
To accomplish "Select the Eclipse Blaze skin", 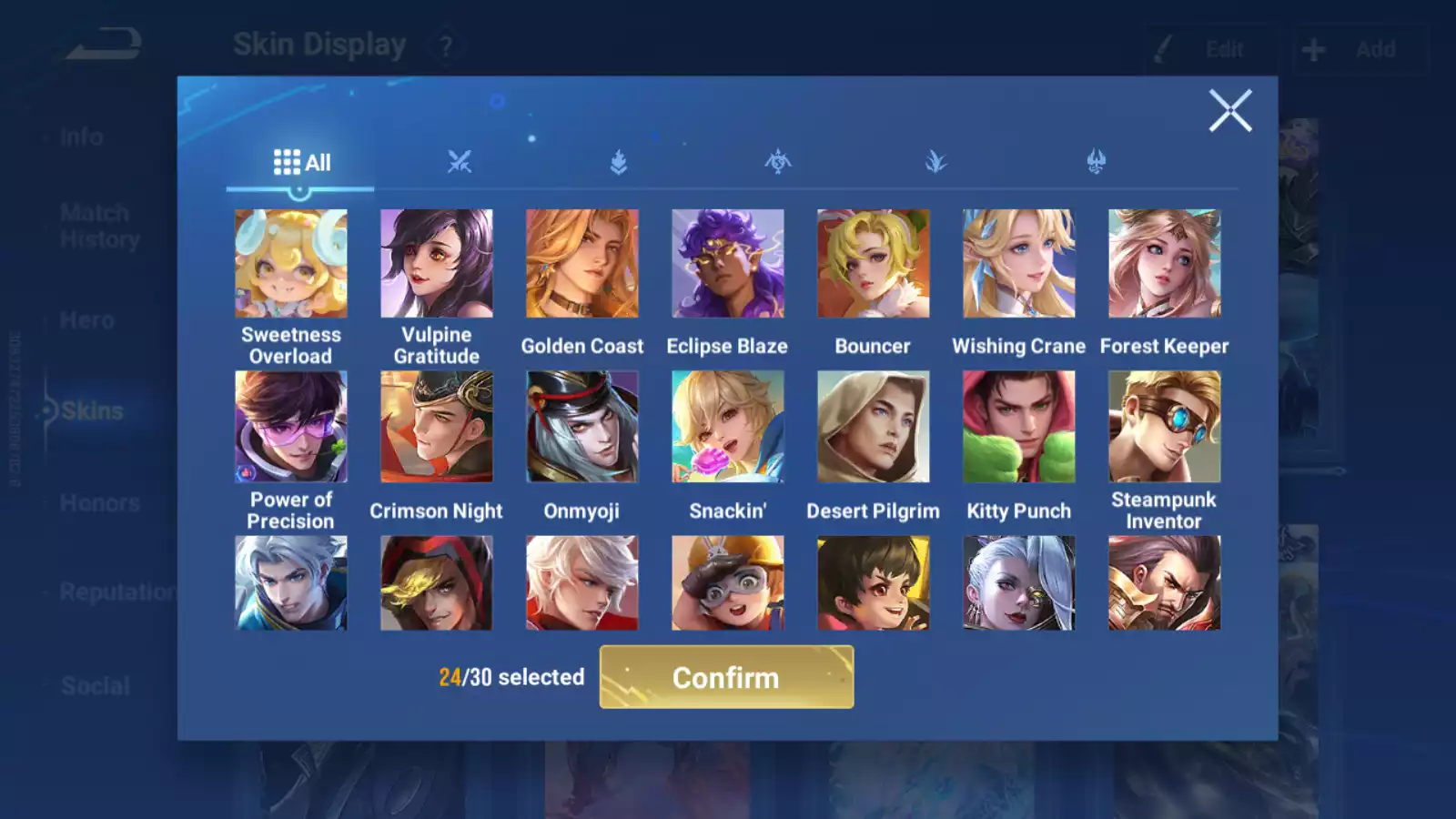I will click(x=728, y=264).
